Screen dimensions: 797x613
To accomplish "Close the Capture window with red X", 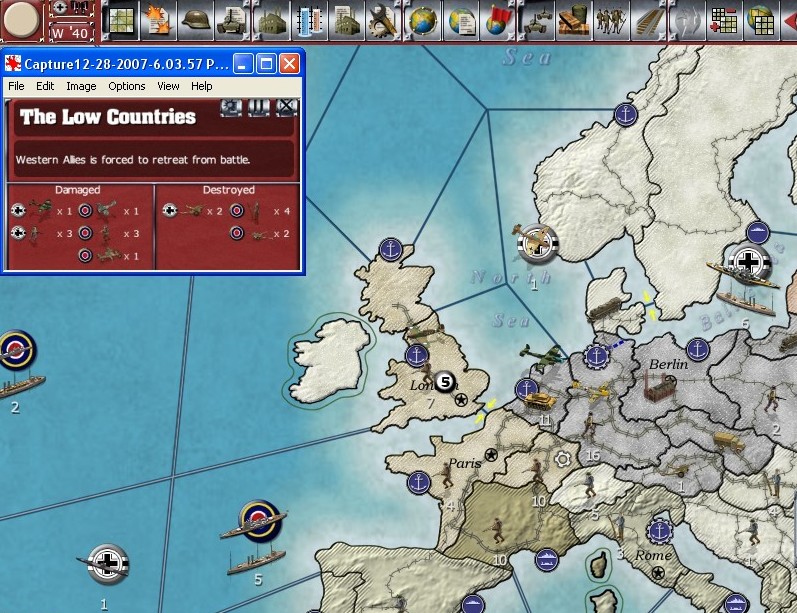I will pos(289,65).
